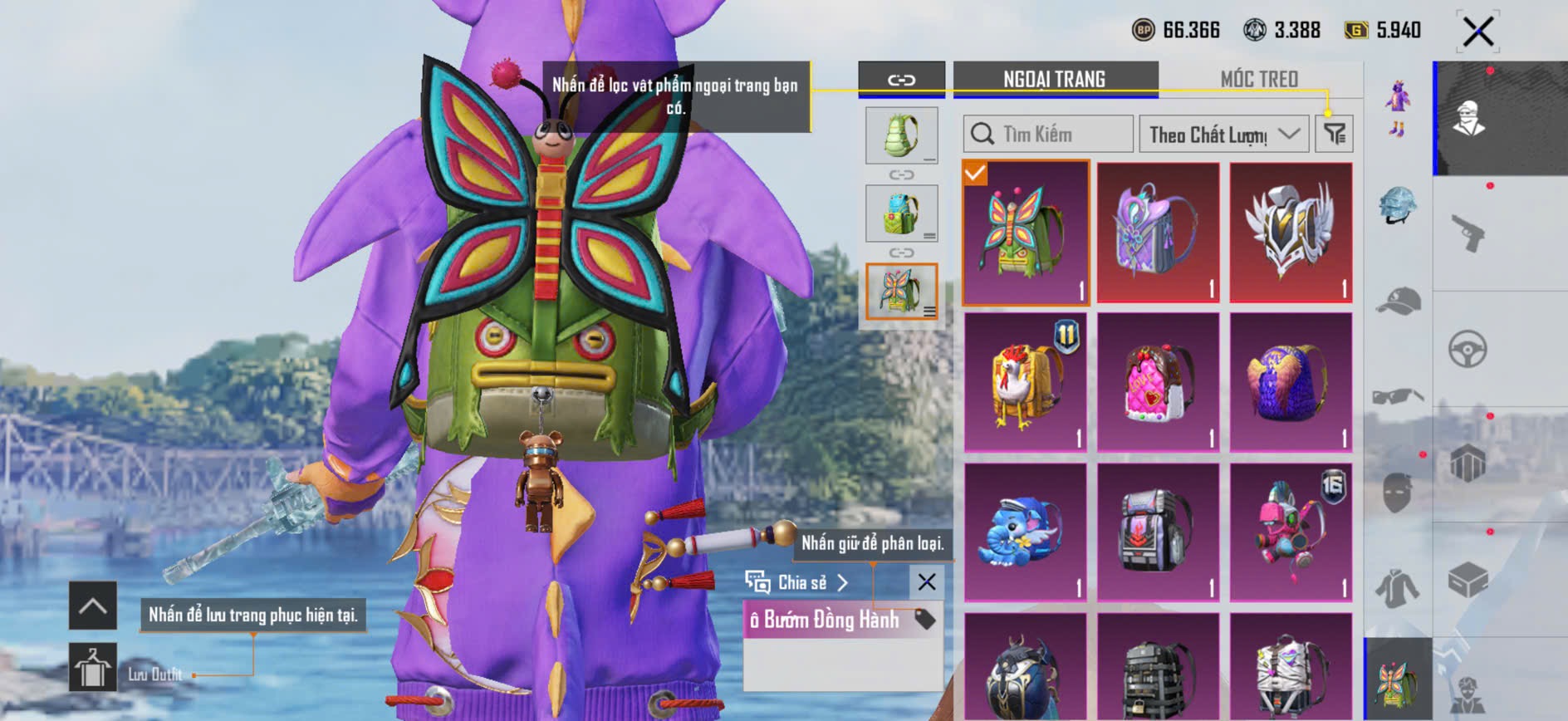Viewport: 1568px width, 721px height.
Task: Share the outfit with Chia sẻ
Action: [x=797, y=582]
